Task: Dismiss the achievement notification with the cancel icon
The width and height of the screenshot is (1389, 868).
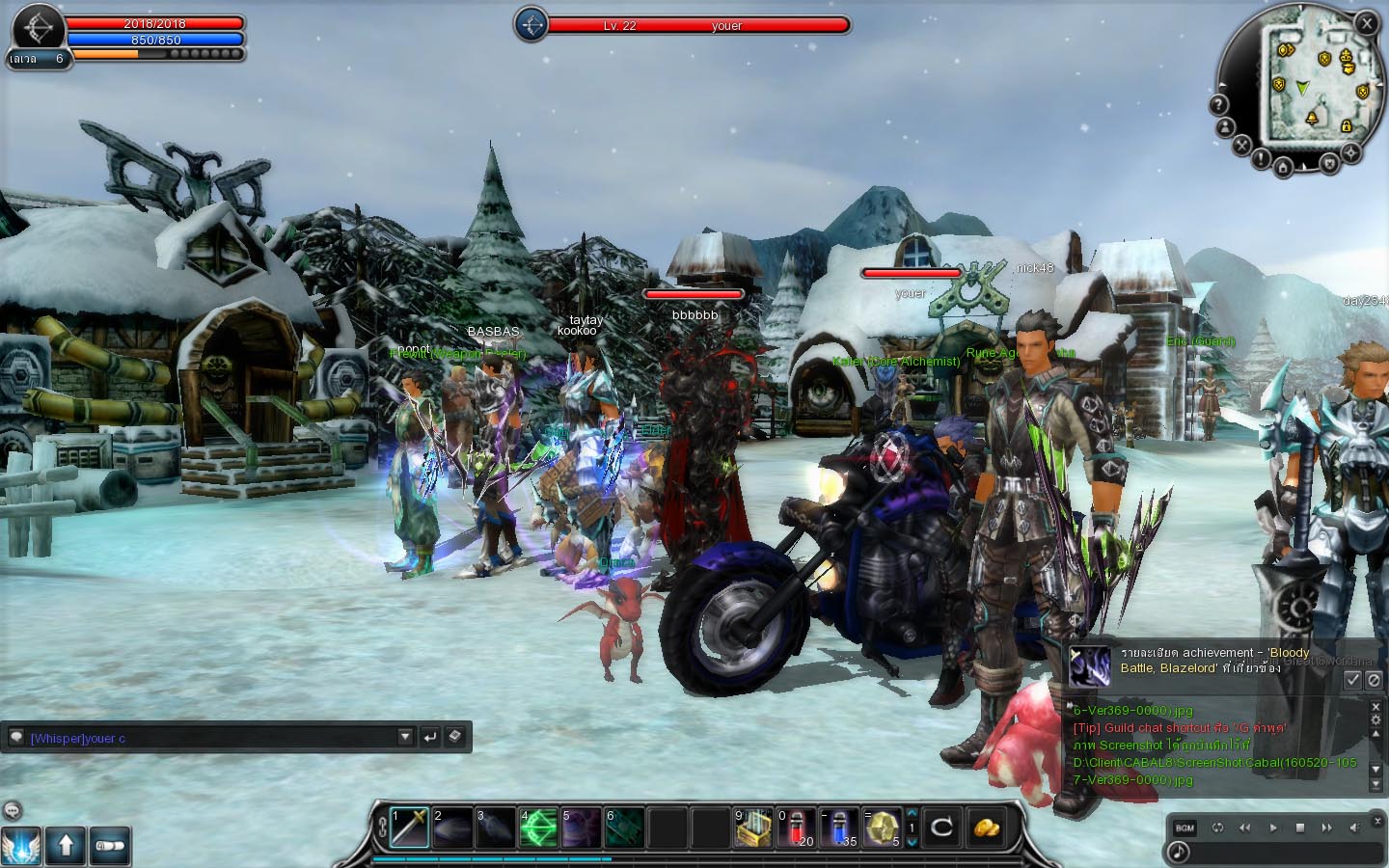Action: 1374,680
